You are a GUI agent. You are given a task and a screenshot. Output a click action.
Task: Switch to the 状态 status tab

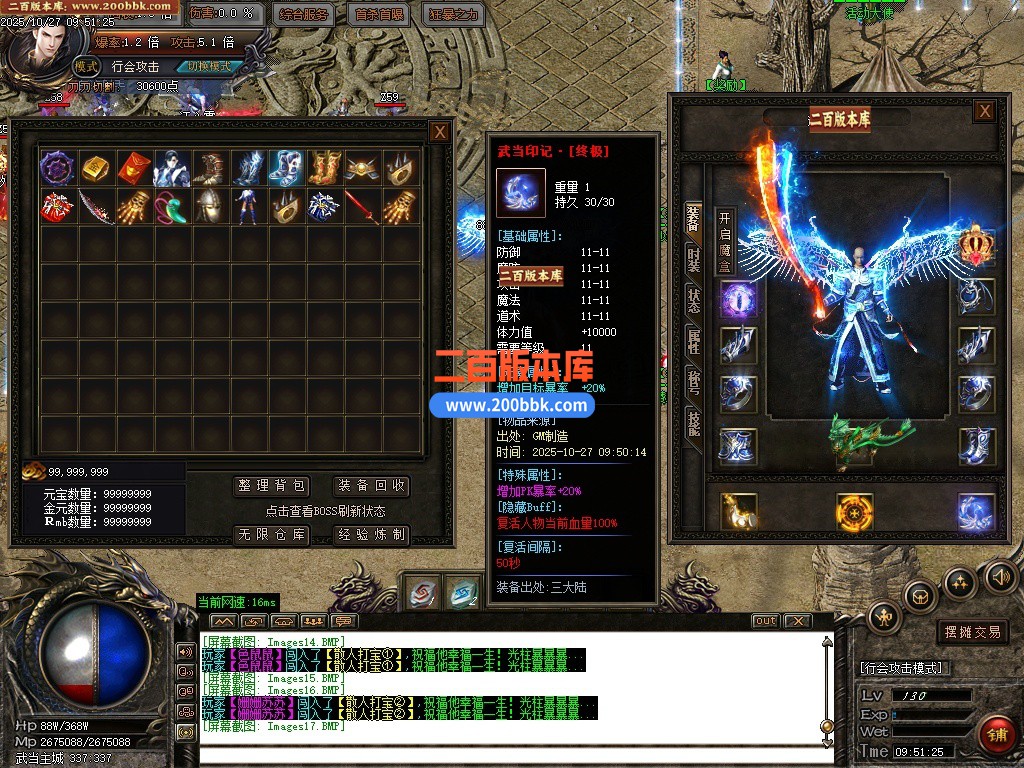(694, 299)
